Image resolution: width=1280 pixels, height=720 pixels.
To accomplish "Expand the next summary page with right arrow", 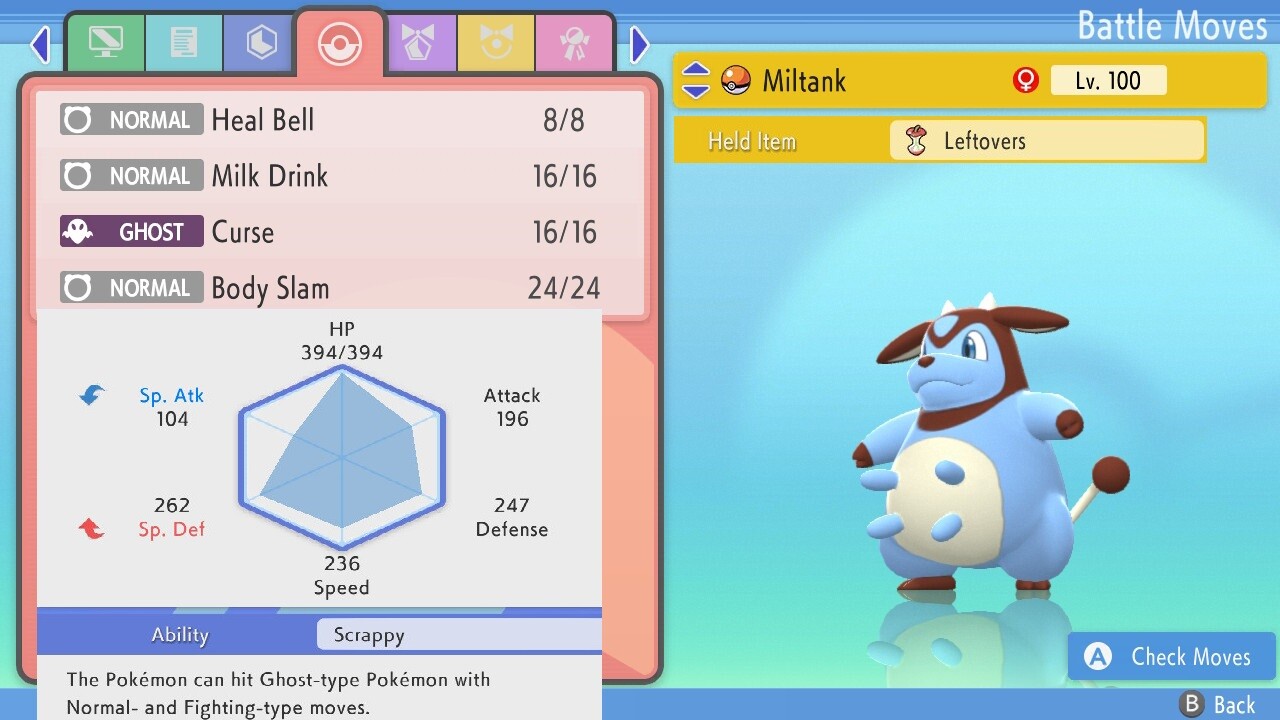I will point(639,44).
